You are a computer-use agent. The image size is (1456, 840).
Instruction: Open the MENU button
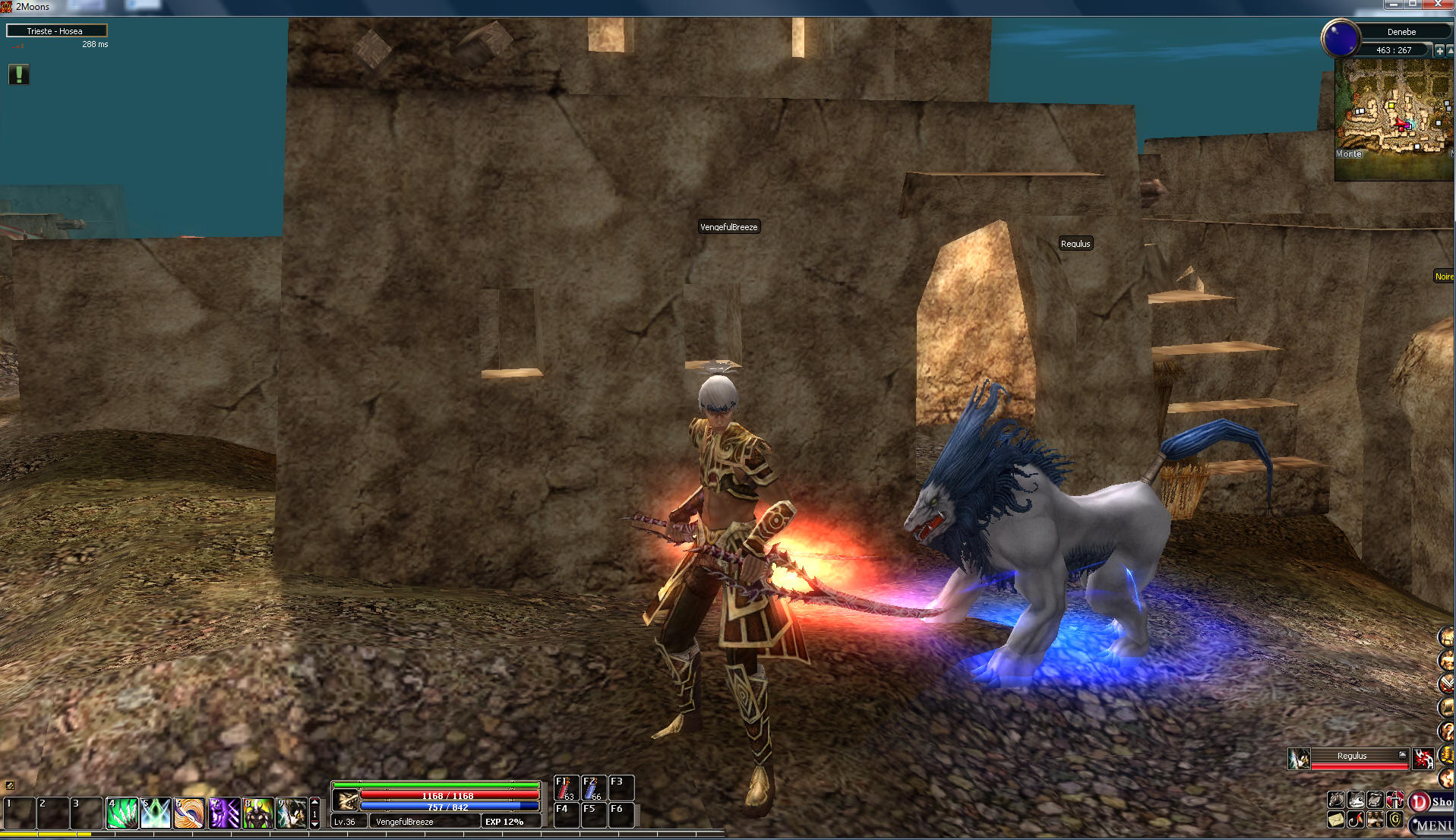coord(1434,825)
